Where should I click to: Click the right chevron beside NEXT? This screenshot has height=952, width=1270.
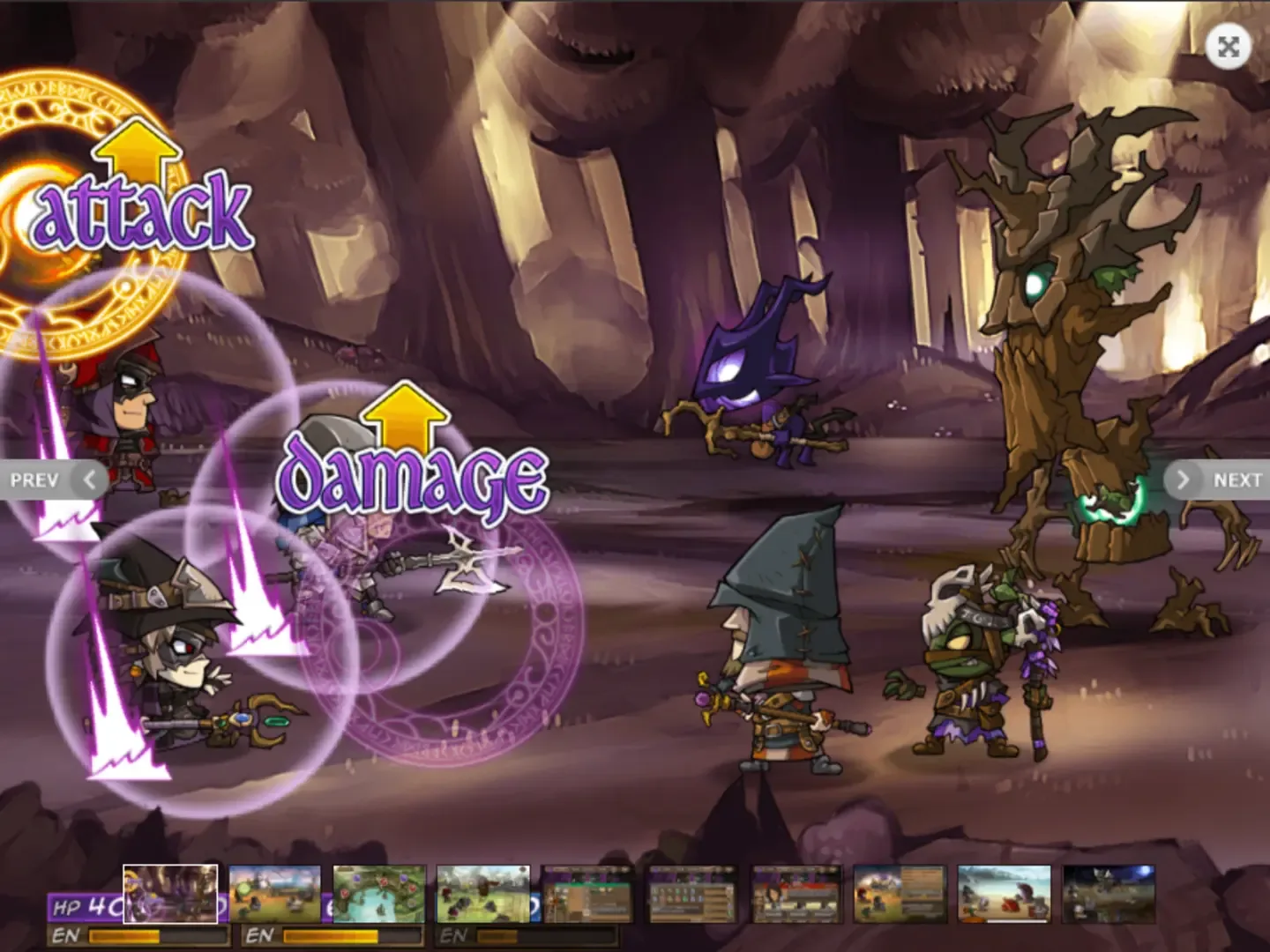1183,479
